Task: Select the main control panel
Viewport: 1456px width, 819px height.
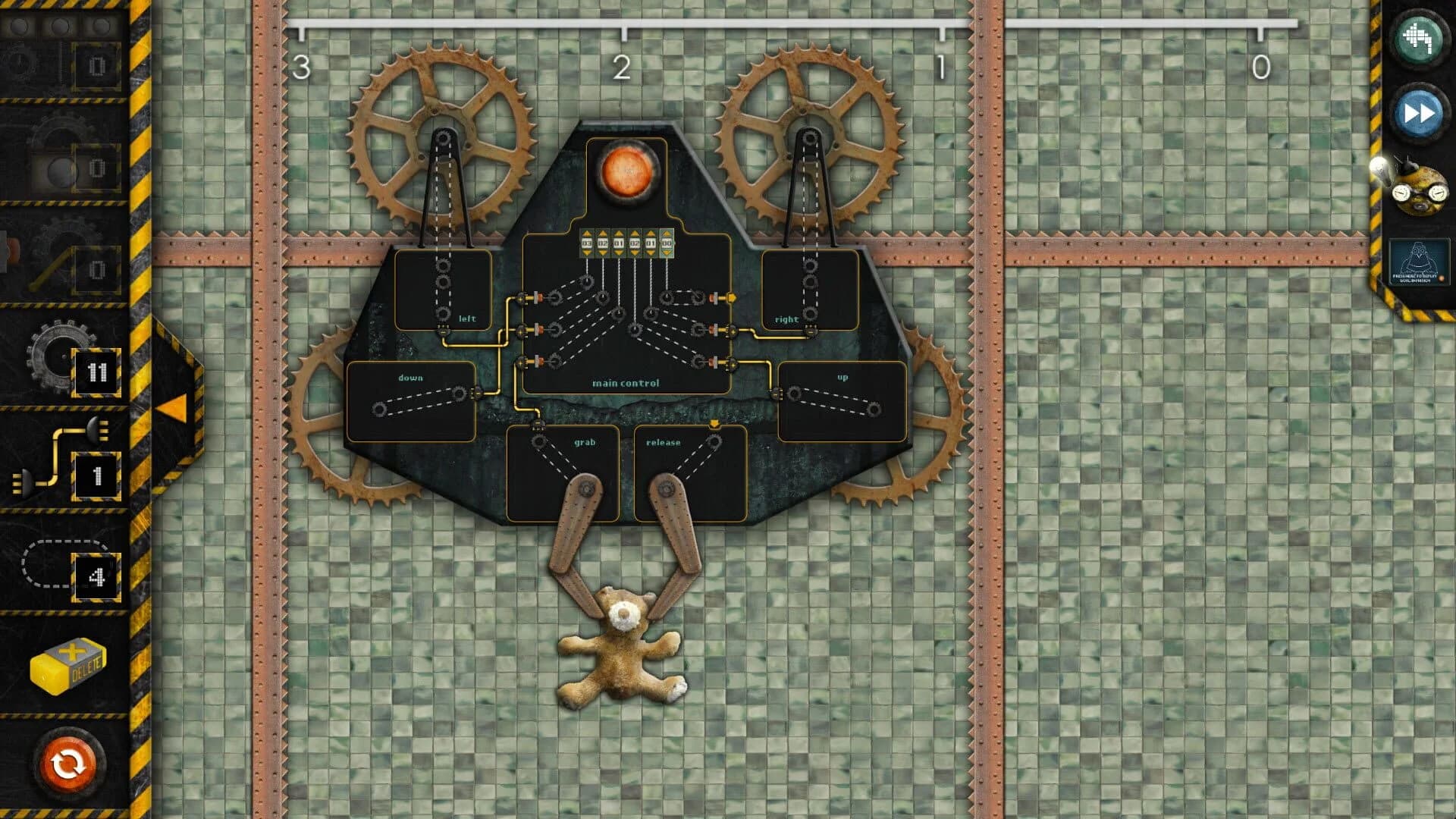Action: coord(627,383)
